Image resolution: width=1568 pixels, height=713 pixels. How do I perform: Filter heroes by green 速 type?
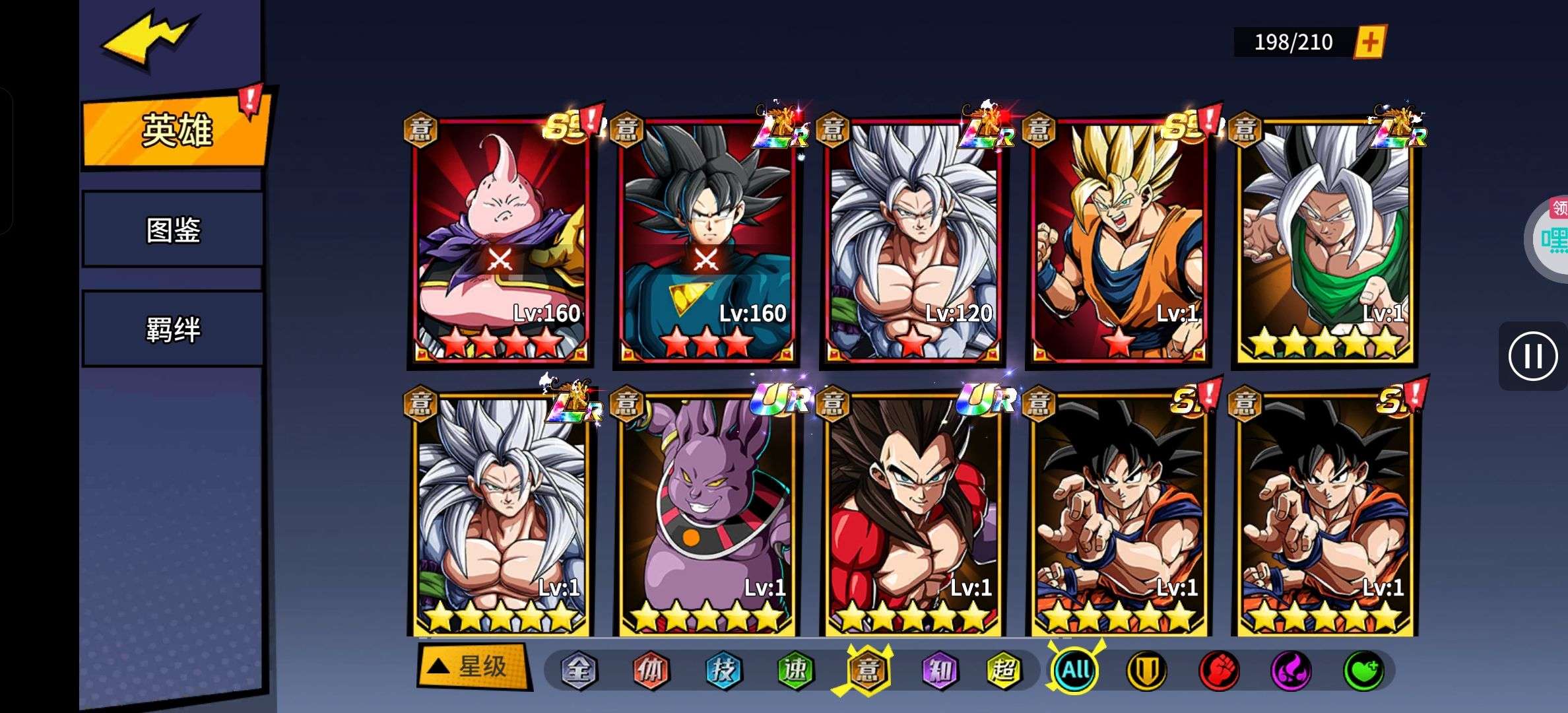[x=795, y=671]
